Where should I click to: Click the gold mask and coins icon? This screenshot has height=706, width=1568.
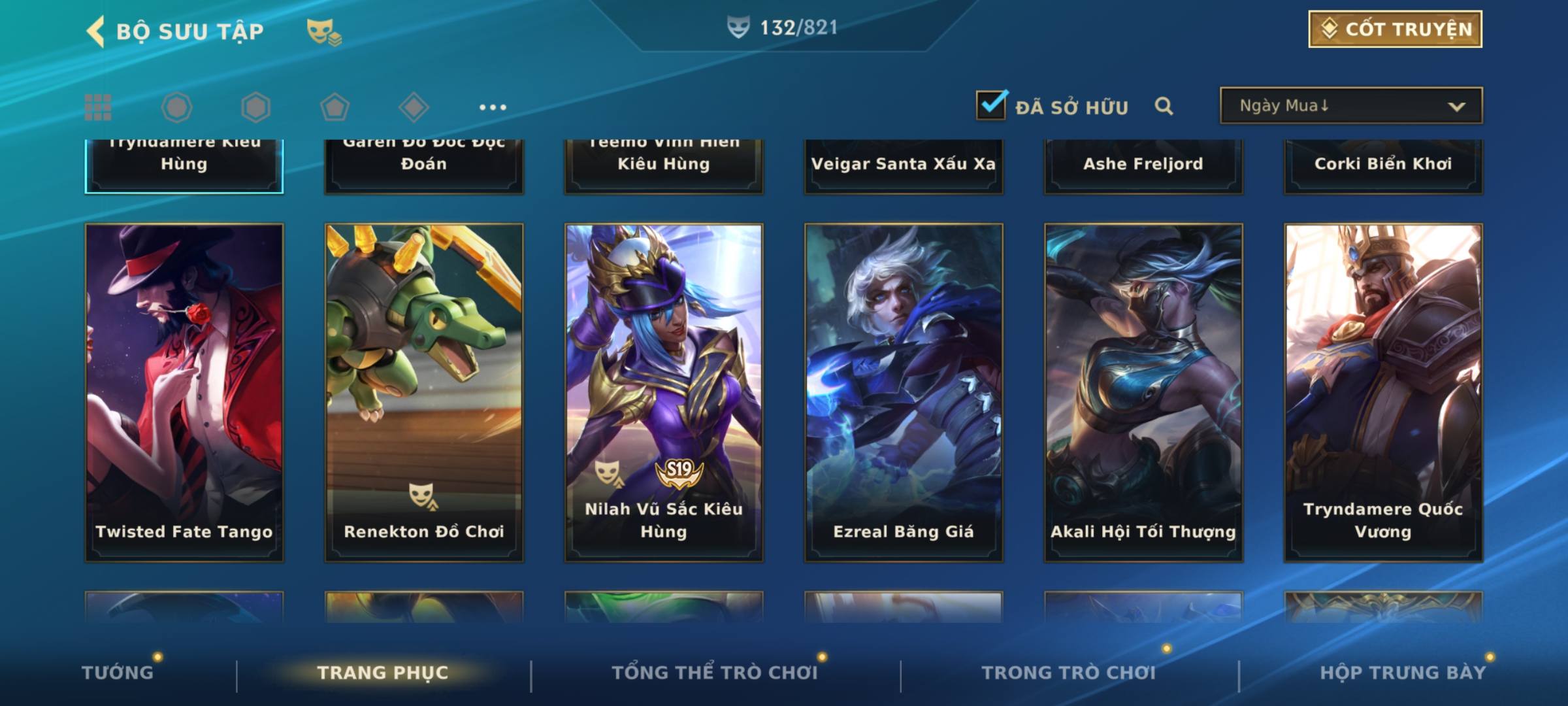tap(323, 31)
